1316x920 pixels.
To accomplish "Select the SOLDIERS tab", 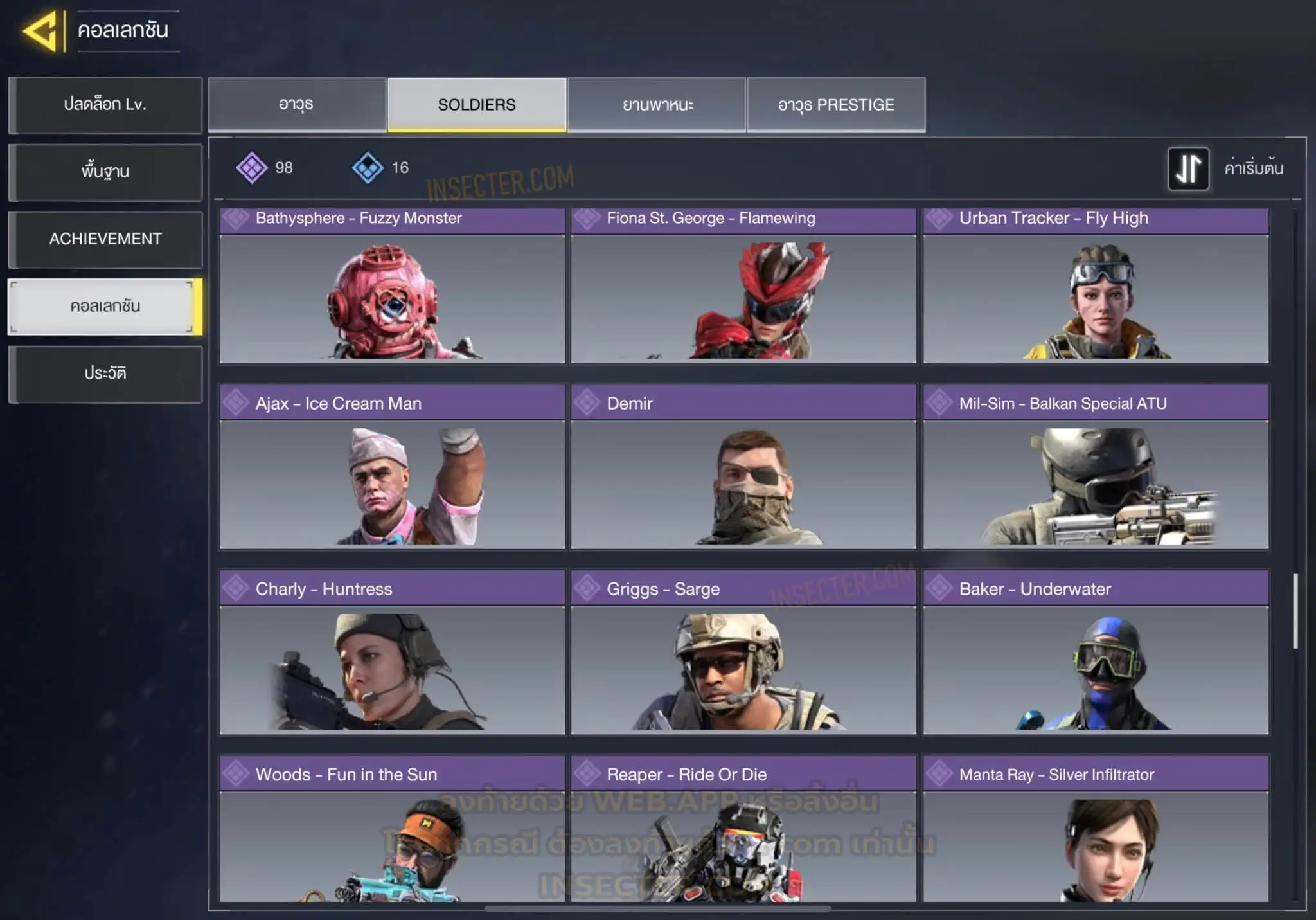I will (x=477, y=105).
